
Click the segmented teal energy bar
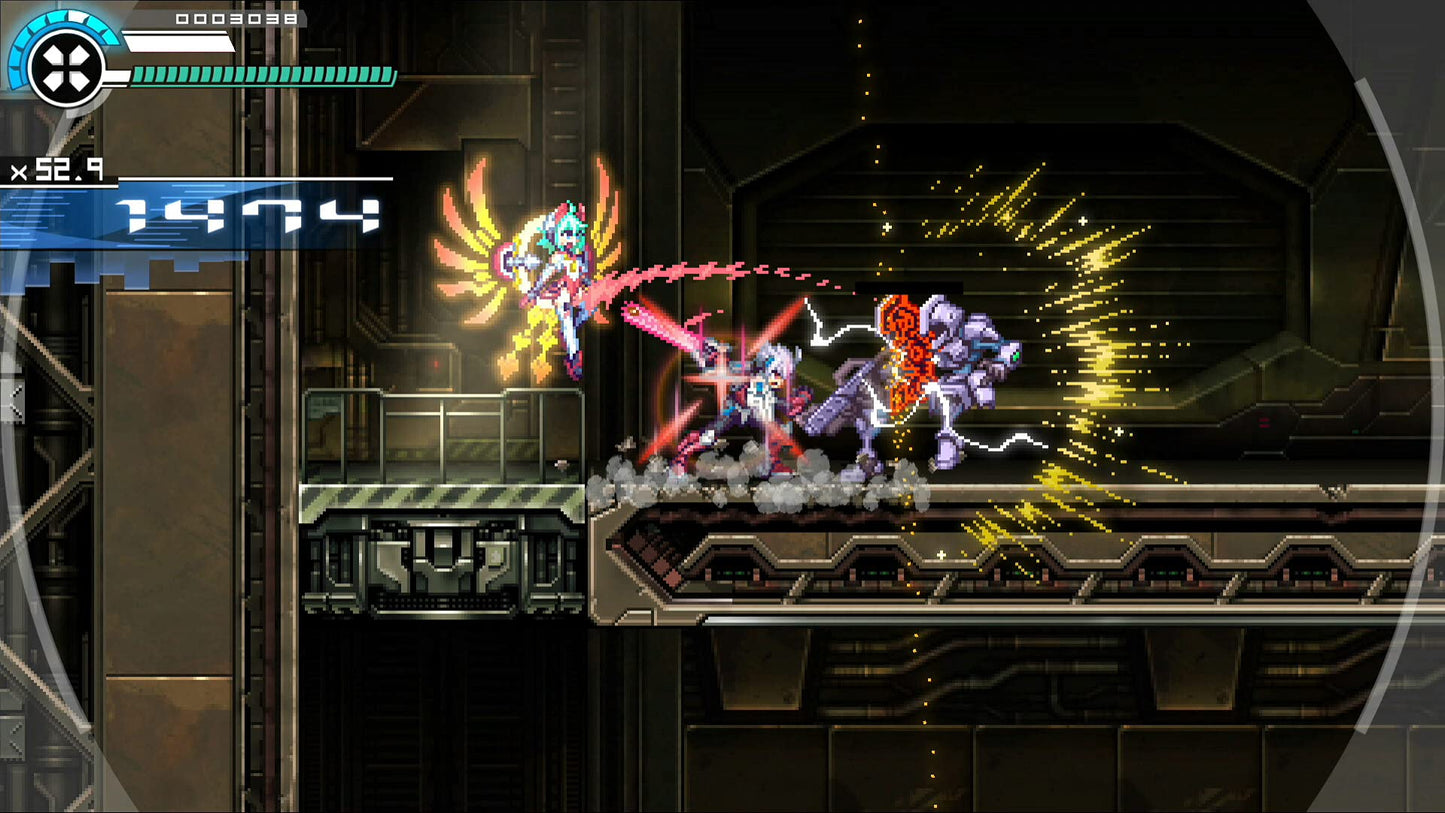[260, 73]
